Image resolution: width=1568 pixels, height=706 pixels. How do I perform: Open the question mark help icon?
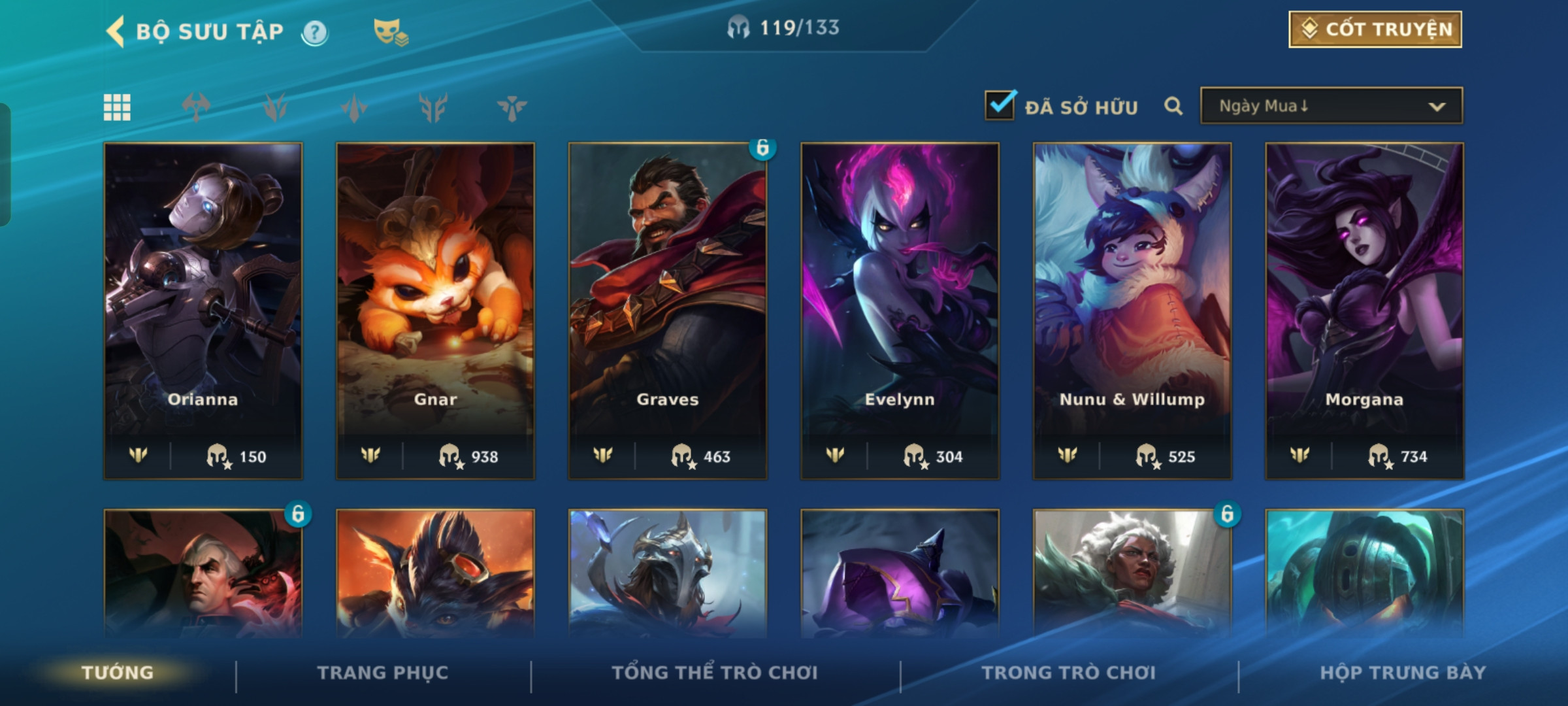[315, 32]
